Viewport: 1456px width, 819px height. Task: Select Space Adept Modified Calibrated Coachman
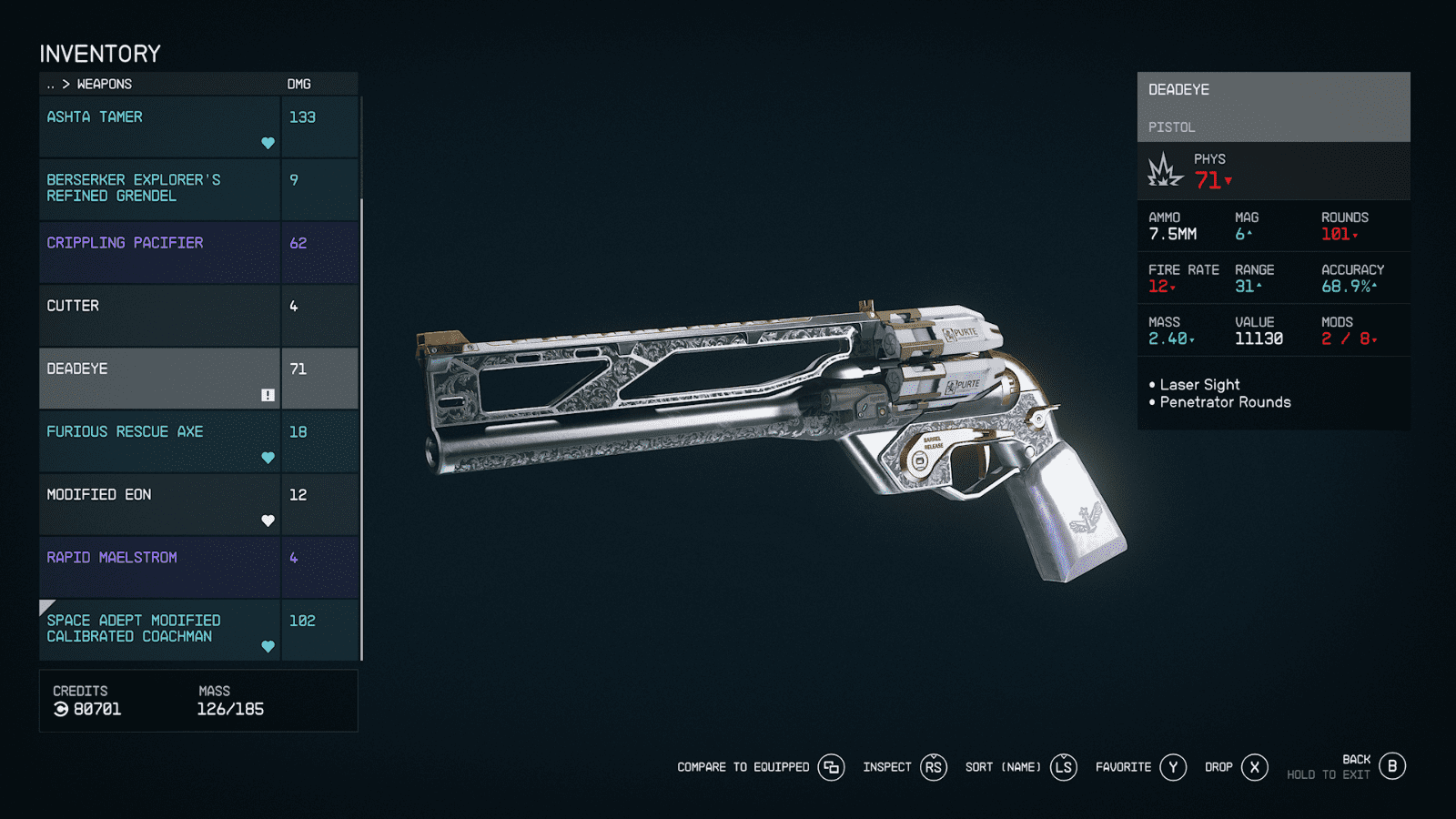coord(159,629)
